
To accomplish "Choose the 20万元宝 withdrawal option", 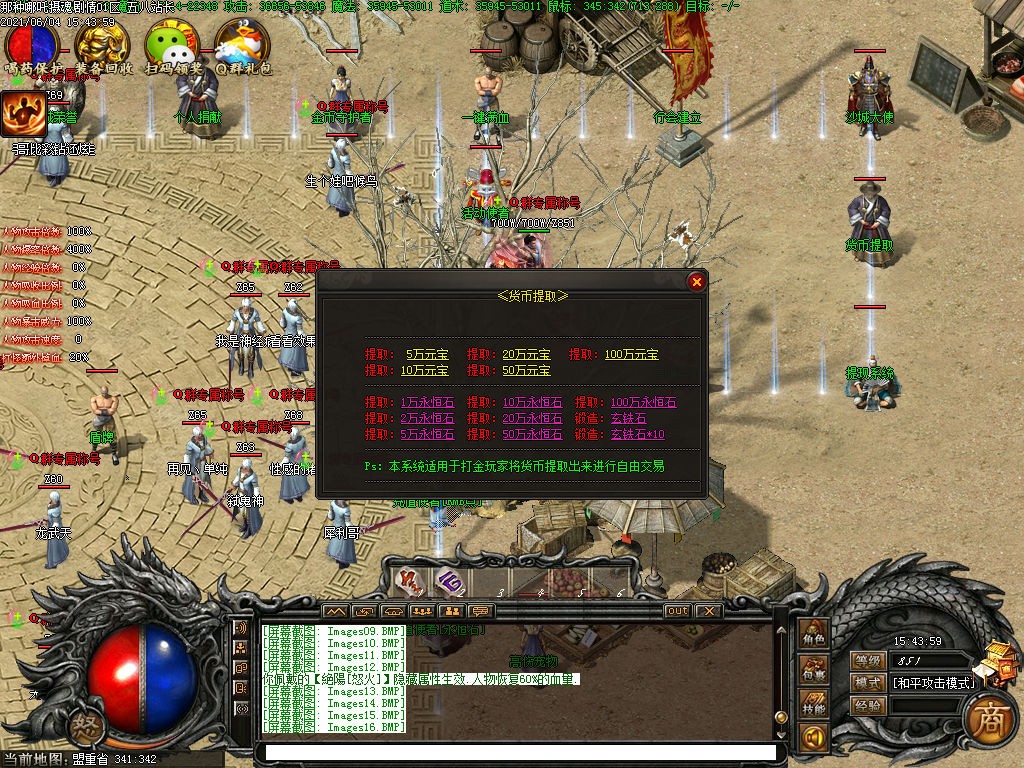I will 526,355.
